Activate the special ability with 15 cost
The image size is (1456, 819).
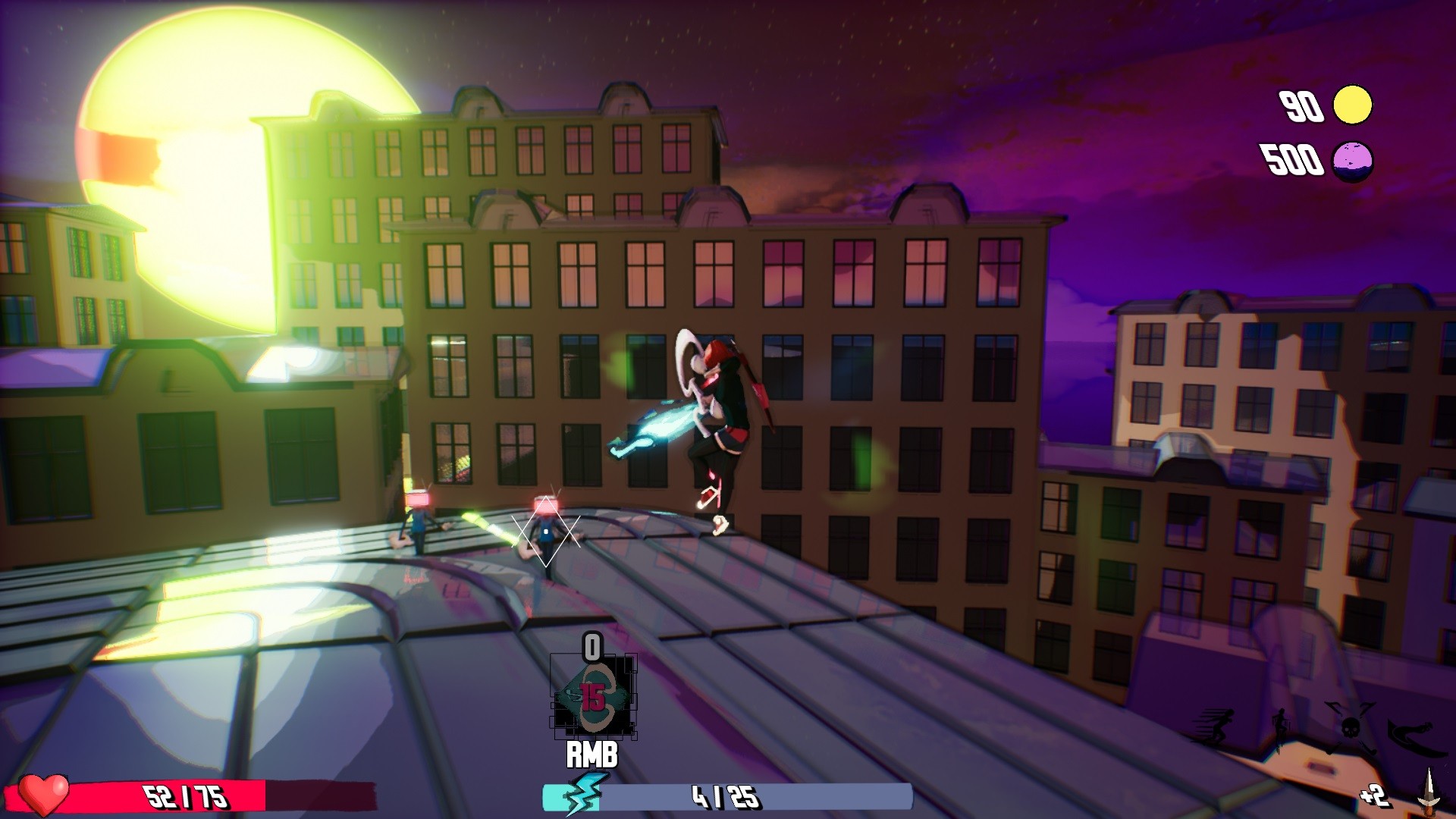pyautogui.click(x=593, y=697)
